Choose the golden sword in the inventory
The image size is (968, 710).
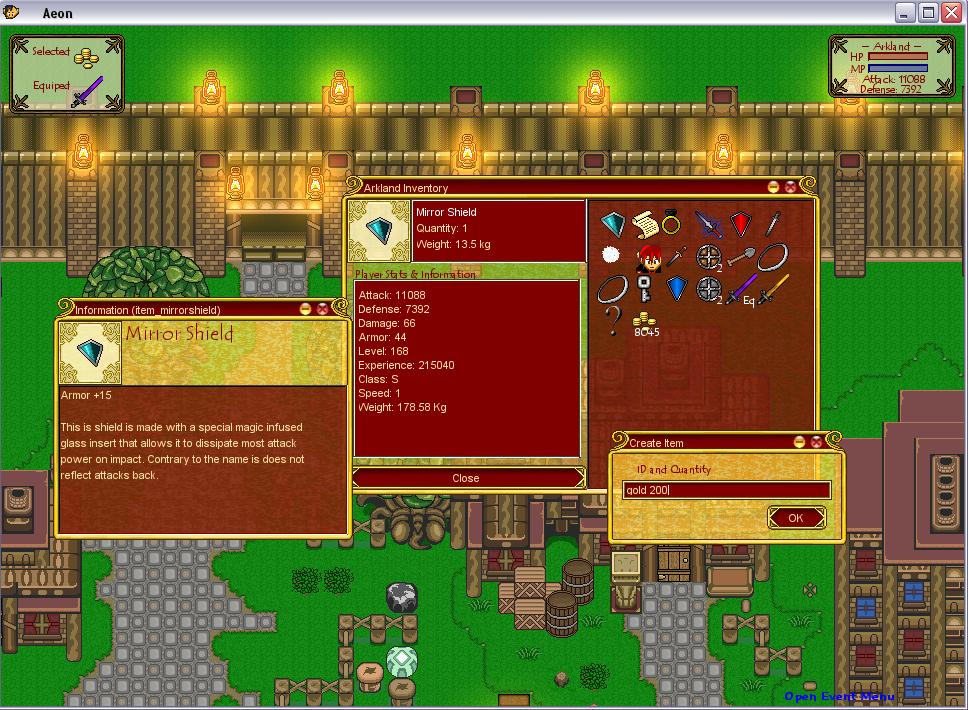coord(773,289)
